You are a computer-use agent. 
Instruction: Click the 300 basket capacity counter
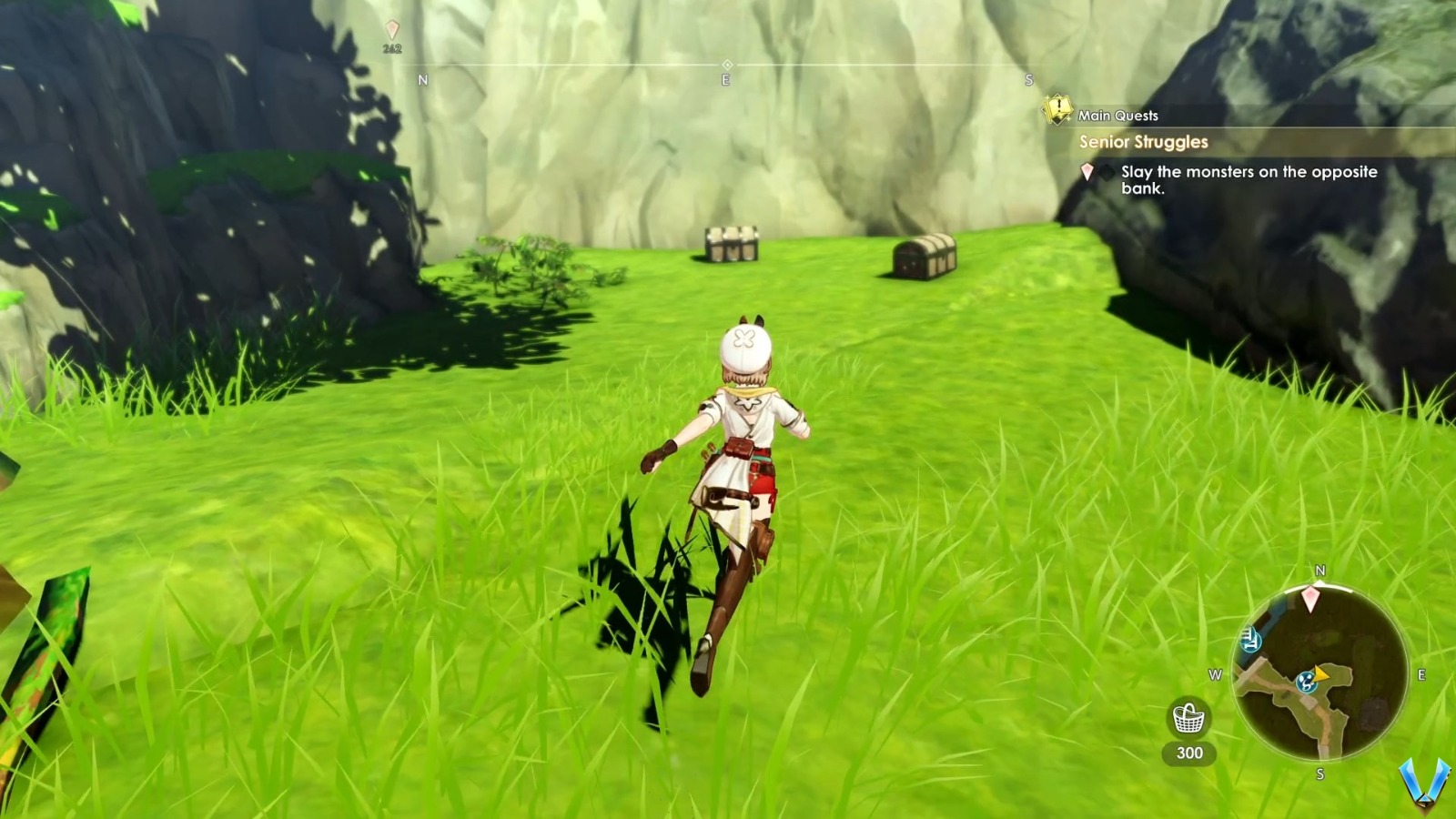1190,753
